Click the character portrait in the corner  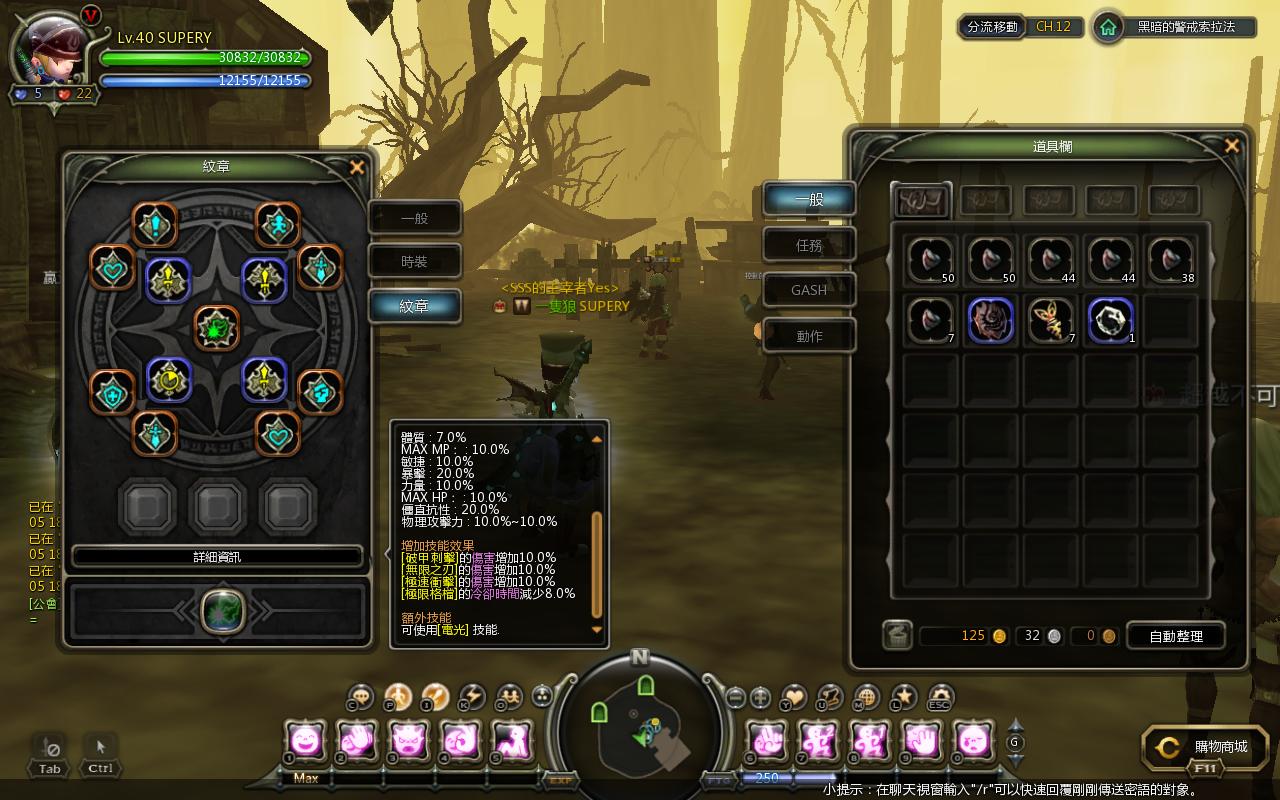click(x=54, y=48)
